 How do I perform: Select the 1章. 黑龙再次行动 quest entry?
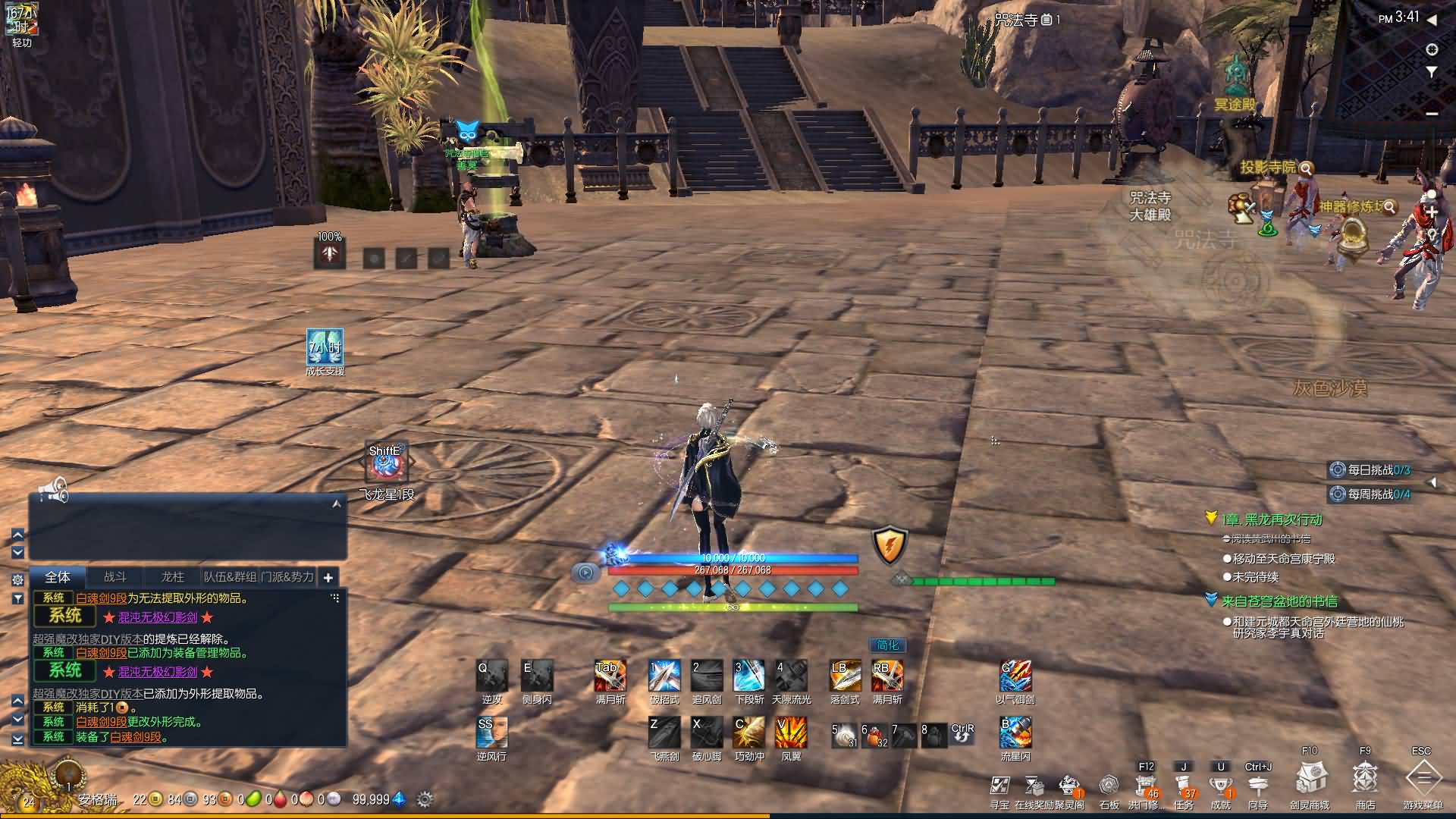point(1271,519)
